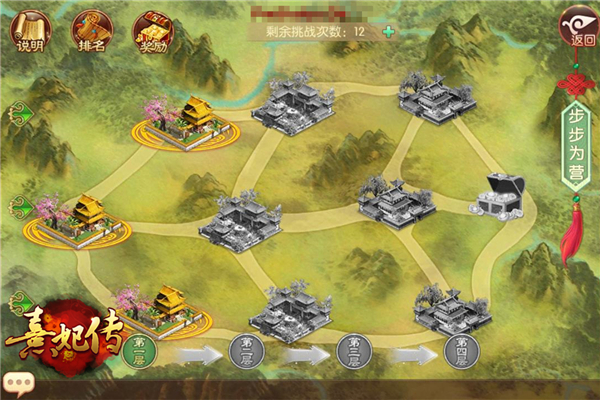Open the 奖励 rewards chest button
The width and height of the screenshot is (600, 400).
[152, 30]
